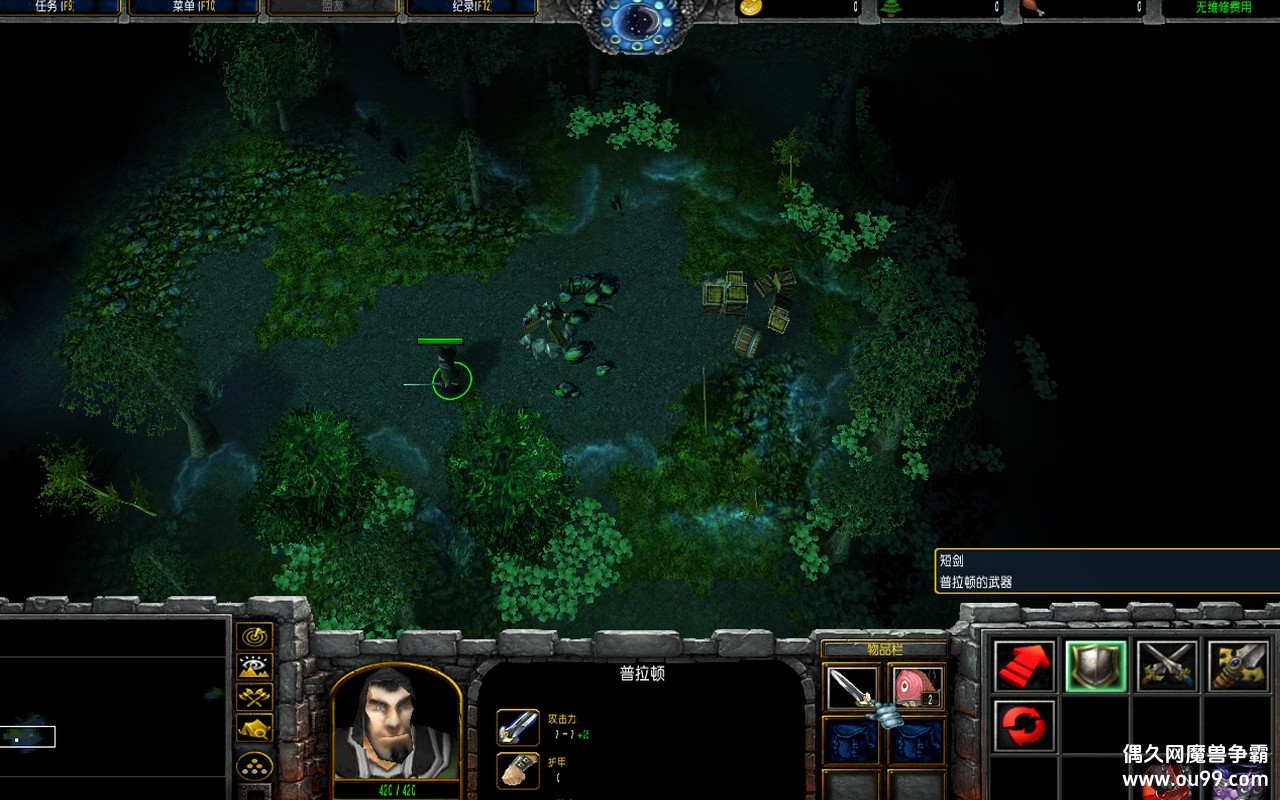The height and width of the screenshot is (800, 1280).
Task: Click the armor fist icon
Action: pos(518,770)
